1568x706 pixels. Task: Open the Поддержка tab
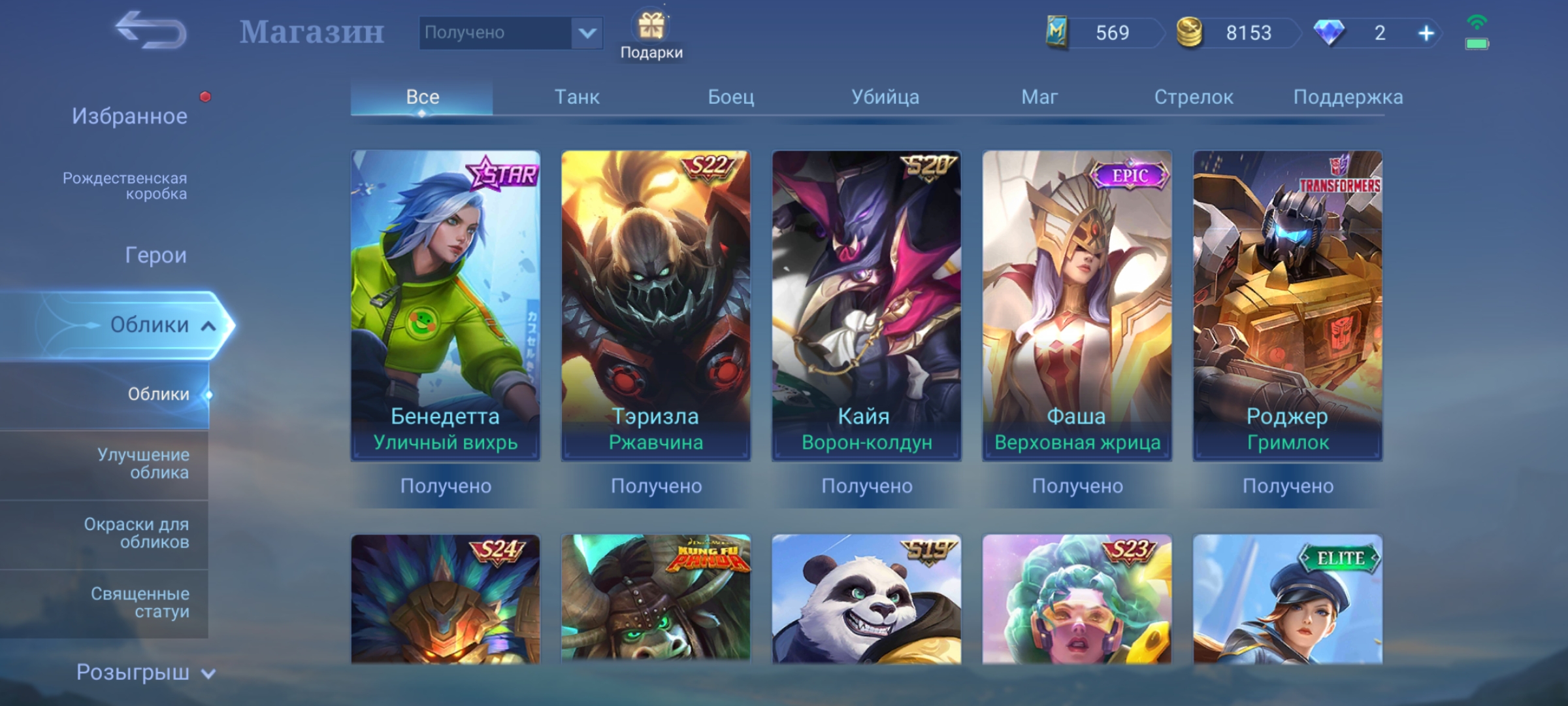[x=1347, y=97]
